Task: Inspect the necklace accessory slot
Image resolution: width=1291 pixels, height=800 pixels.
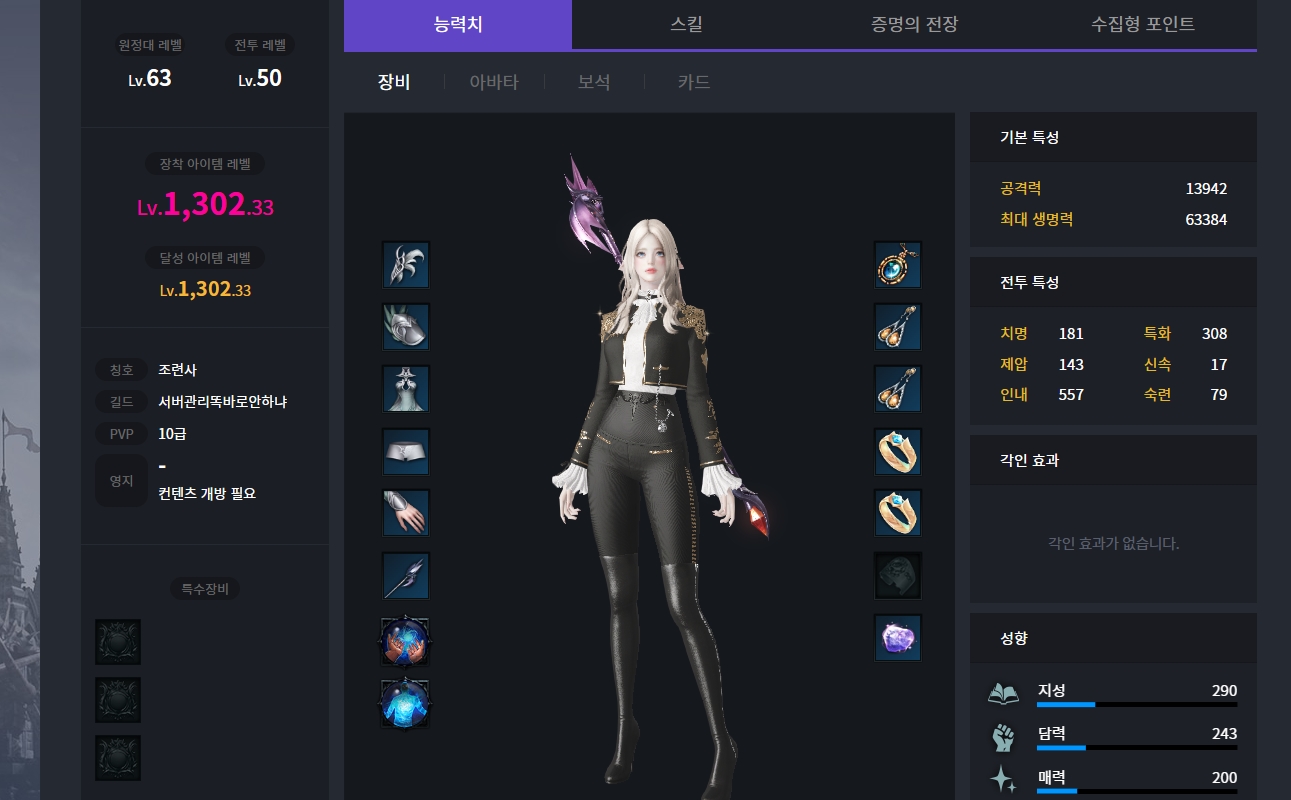Action: coord(897,265)
